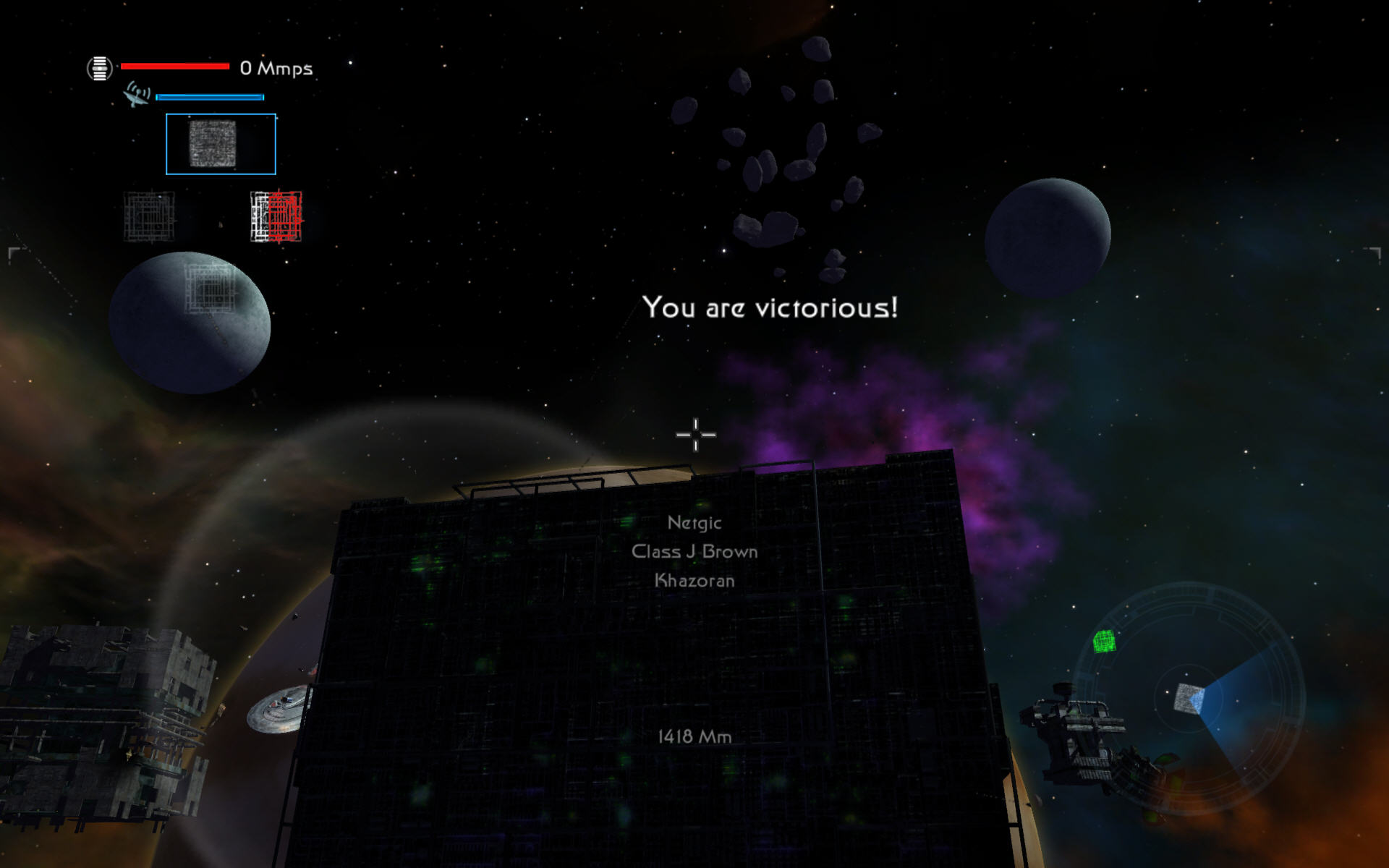Screen dimensions: 1389x868
Task: Click the ship hull icon beside red bar
Action: click(100, 69)
